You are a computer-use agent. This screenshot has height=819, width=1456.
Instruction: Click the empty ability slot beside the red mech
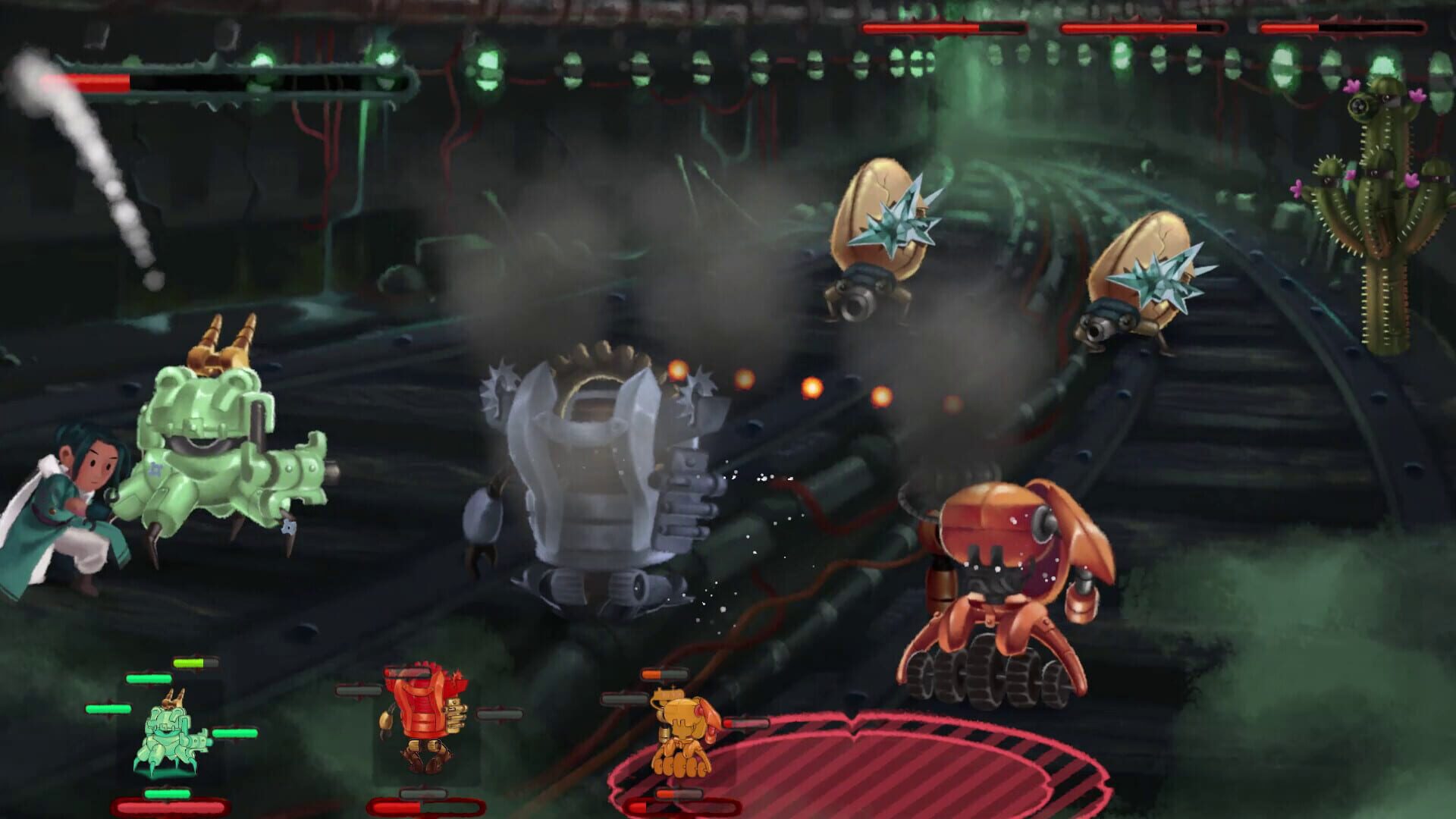pos(499,714)
